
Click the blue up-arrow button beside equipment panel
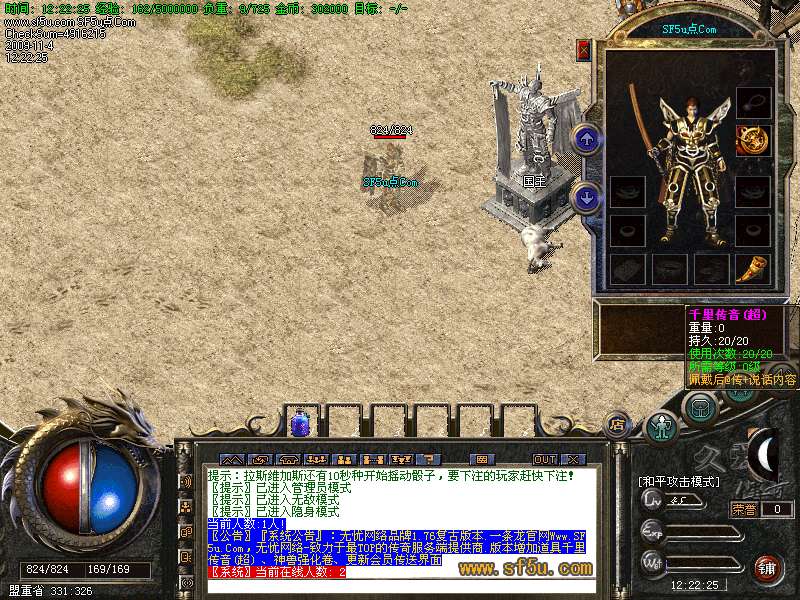[x=588, y=138]
